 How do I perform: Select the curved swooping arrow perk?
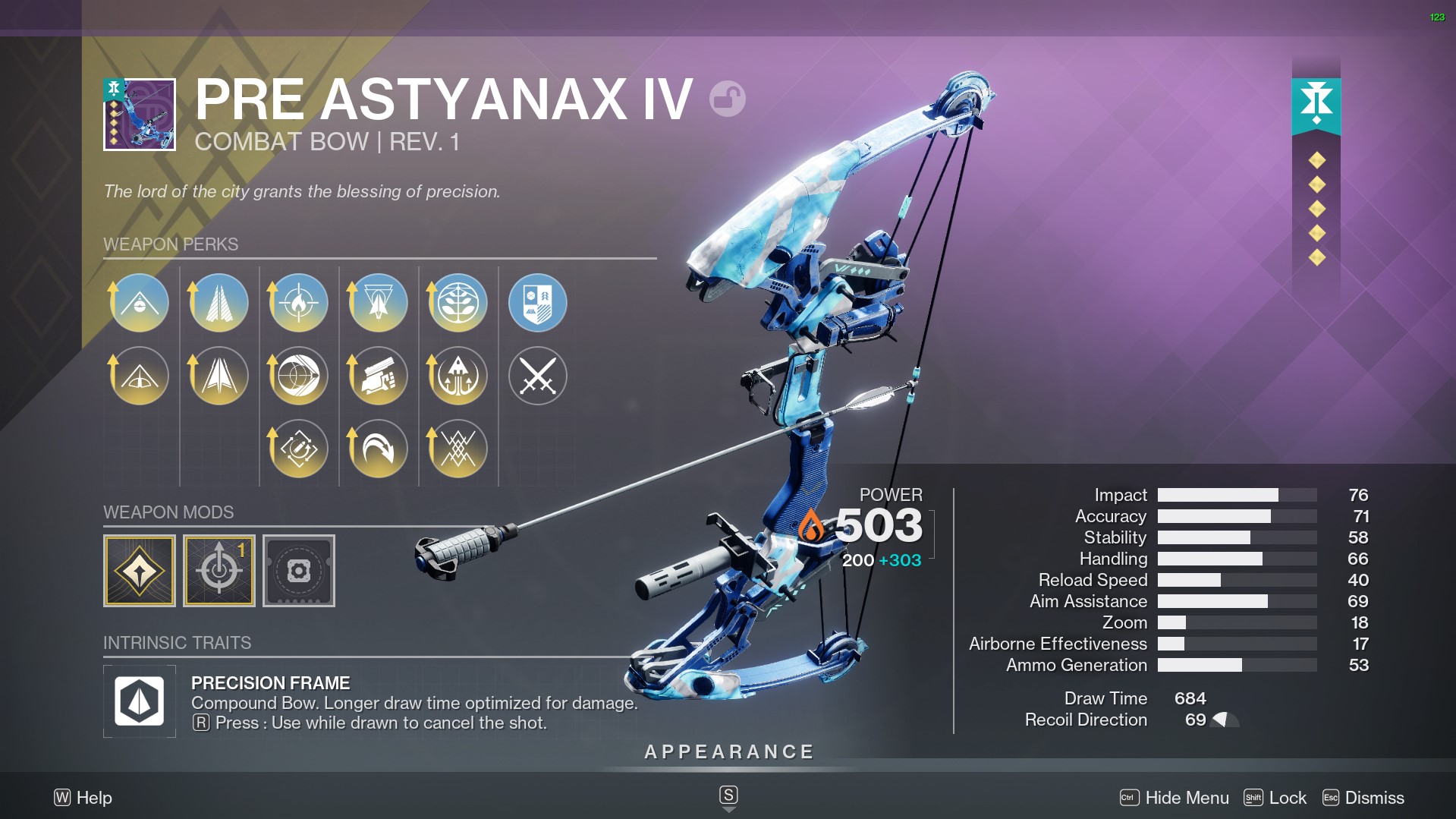coord(378,449)
